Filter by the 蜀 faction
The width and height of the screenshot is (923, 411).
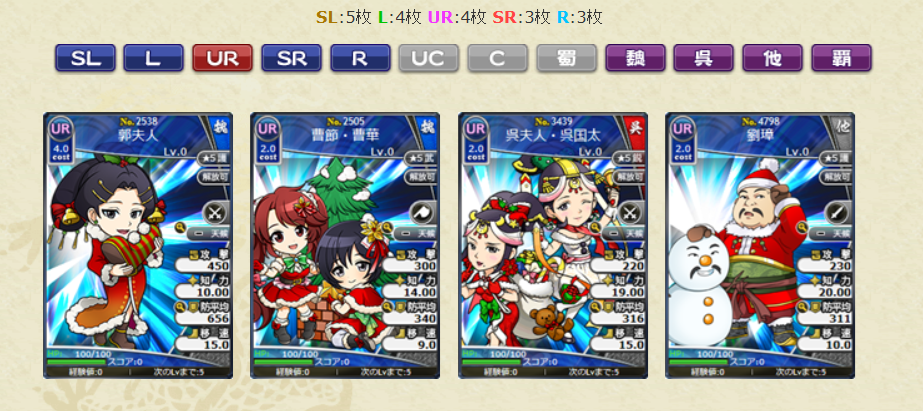[566, 58]
